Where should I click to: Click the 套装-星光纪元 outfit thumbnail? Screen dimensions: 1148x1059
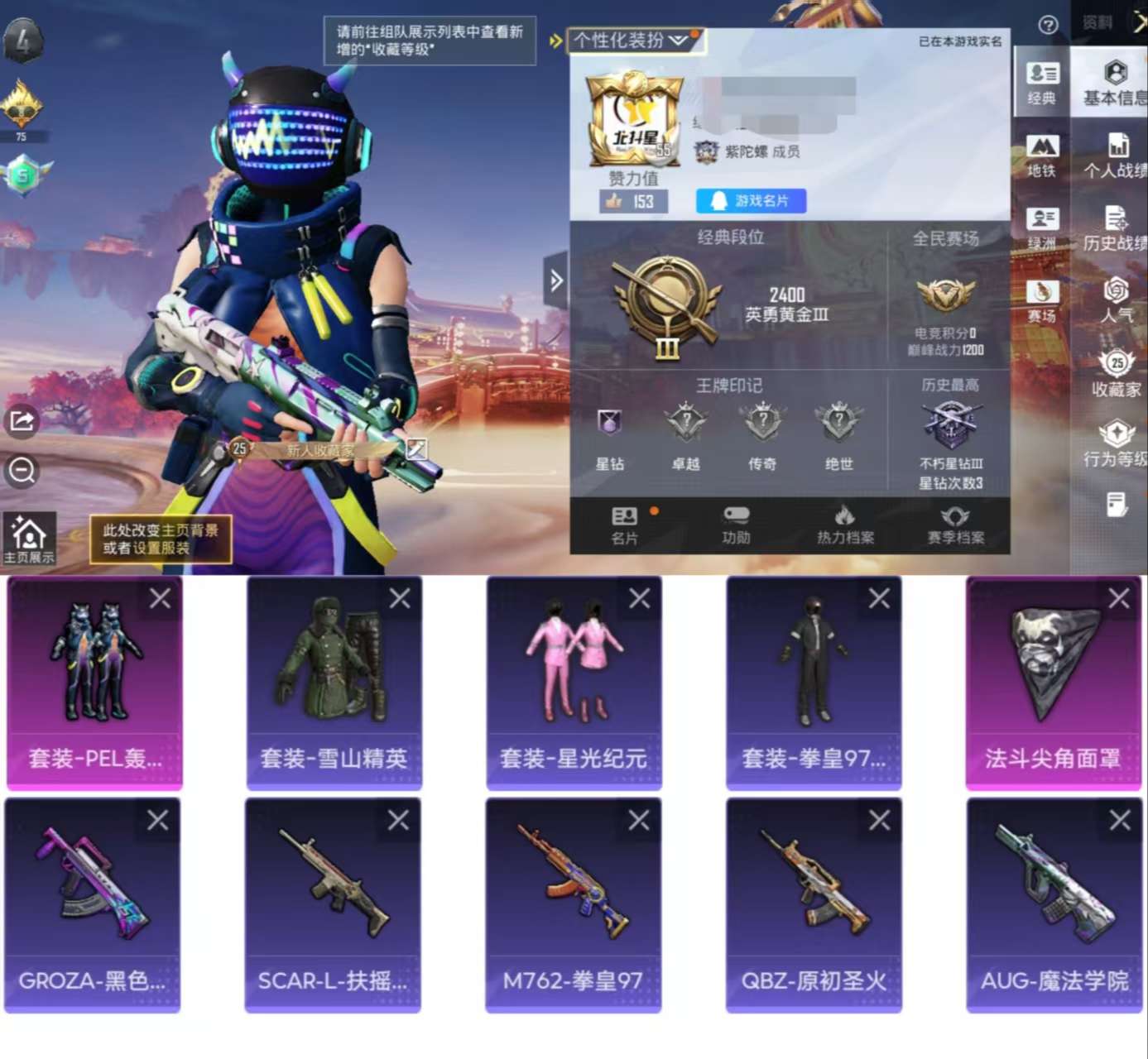tap(574, 662)
